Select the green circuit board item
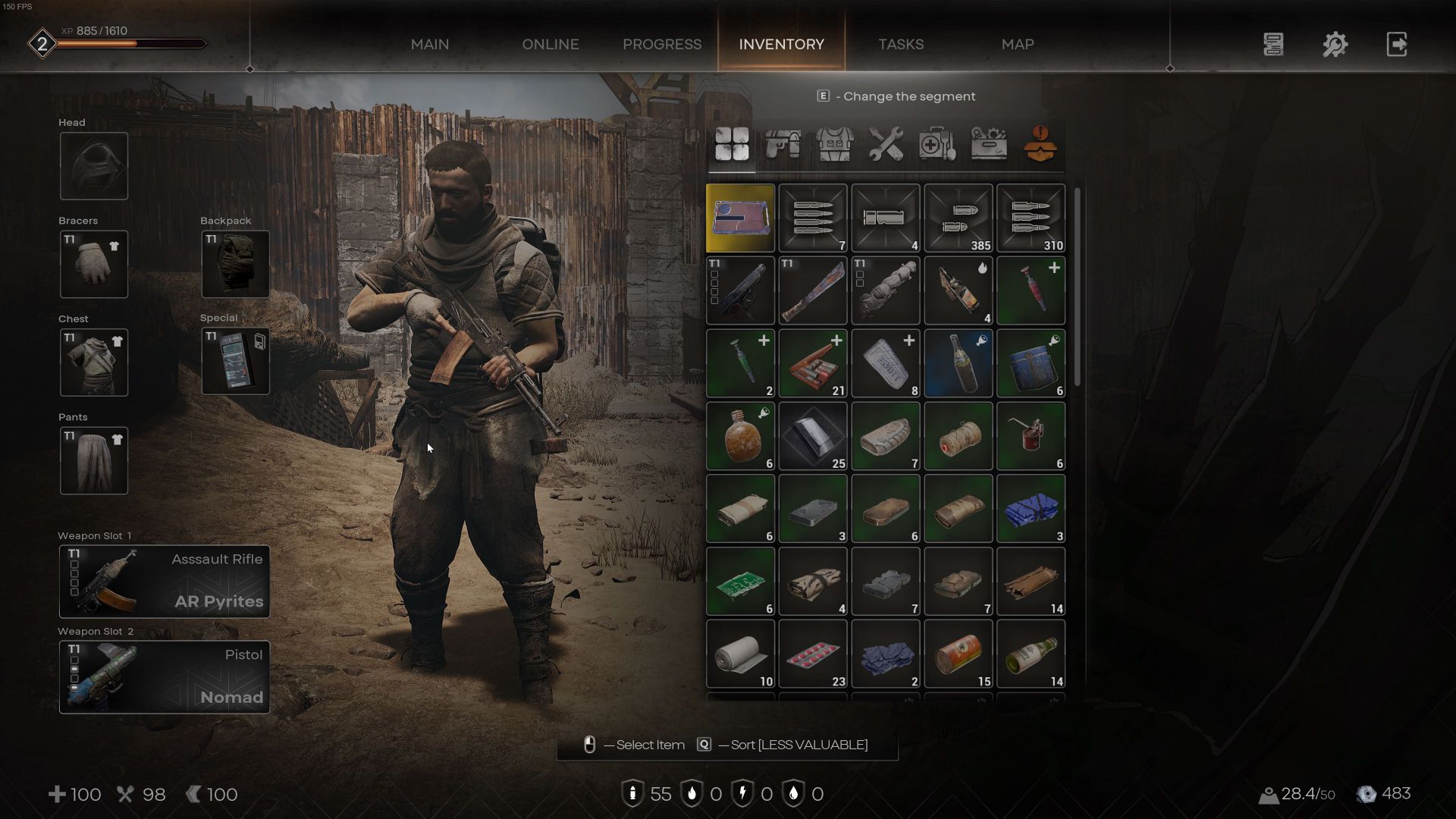This screenshot has width=1456, height=819. (x=740, y=582)
